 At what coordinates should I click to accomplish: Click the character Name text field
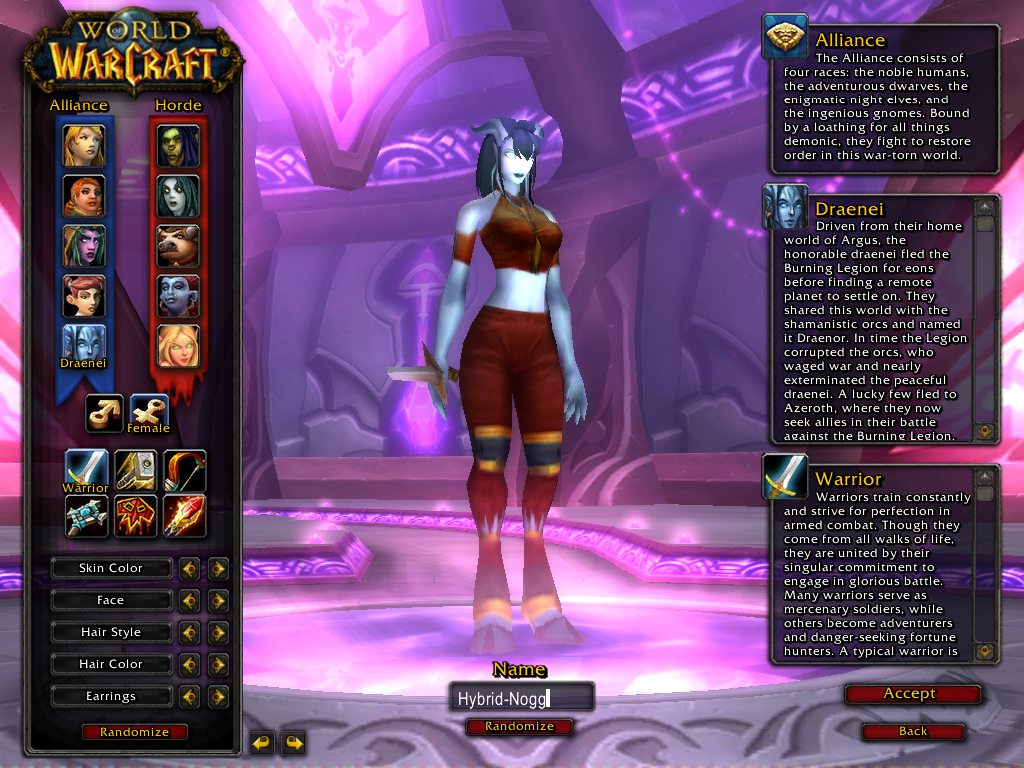tap(521, 697)
